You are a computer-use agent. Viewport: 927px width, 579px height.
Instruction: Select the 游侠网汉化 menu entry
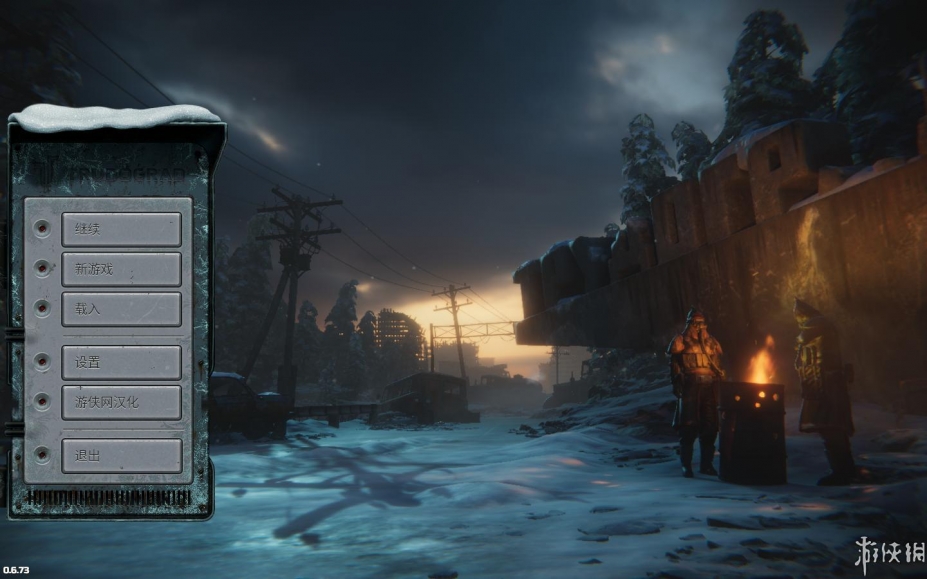pyautogui.click(x=121, y=402)
